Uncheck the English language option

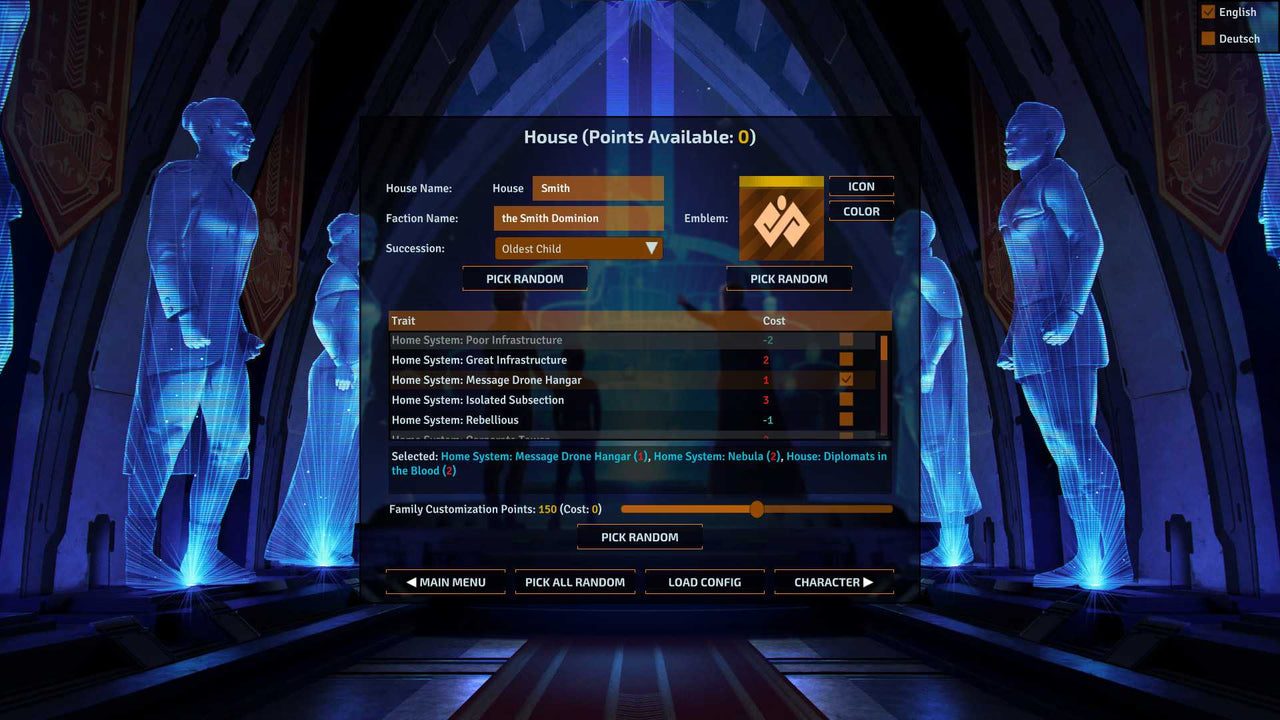point(1208,11)
